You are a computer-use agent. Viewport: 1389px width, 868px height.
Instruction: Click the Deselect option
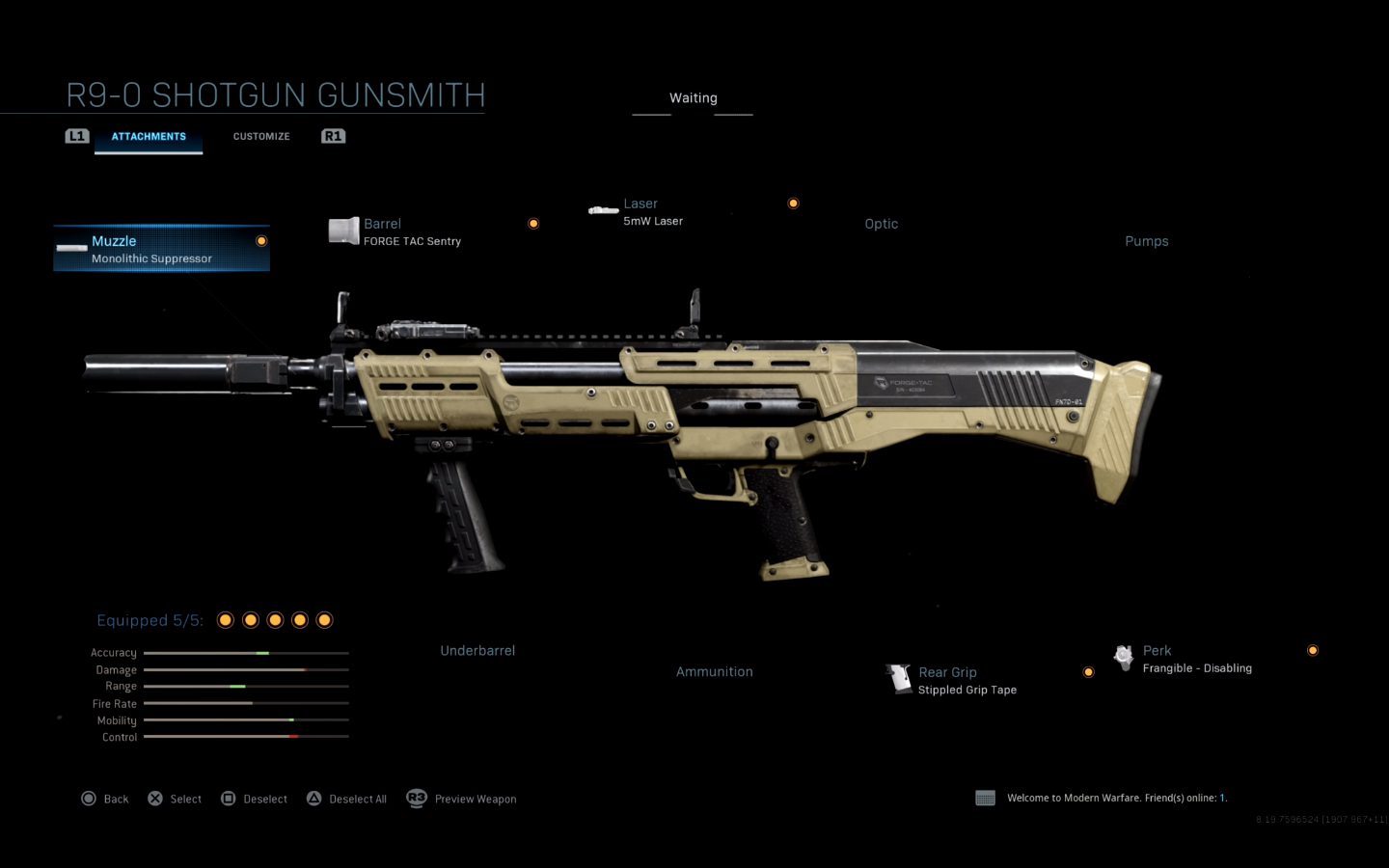(x=255, y=799)
